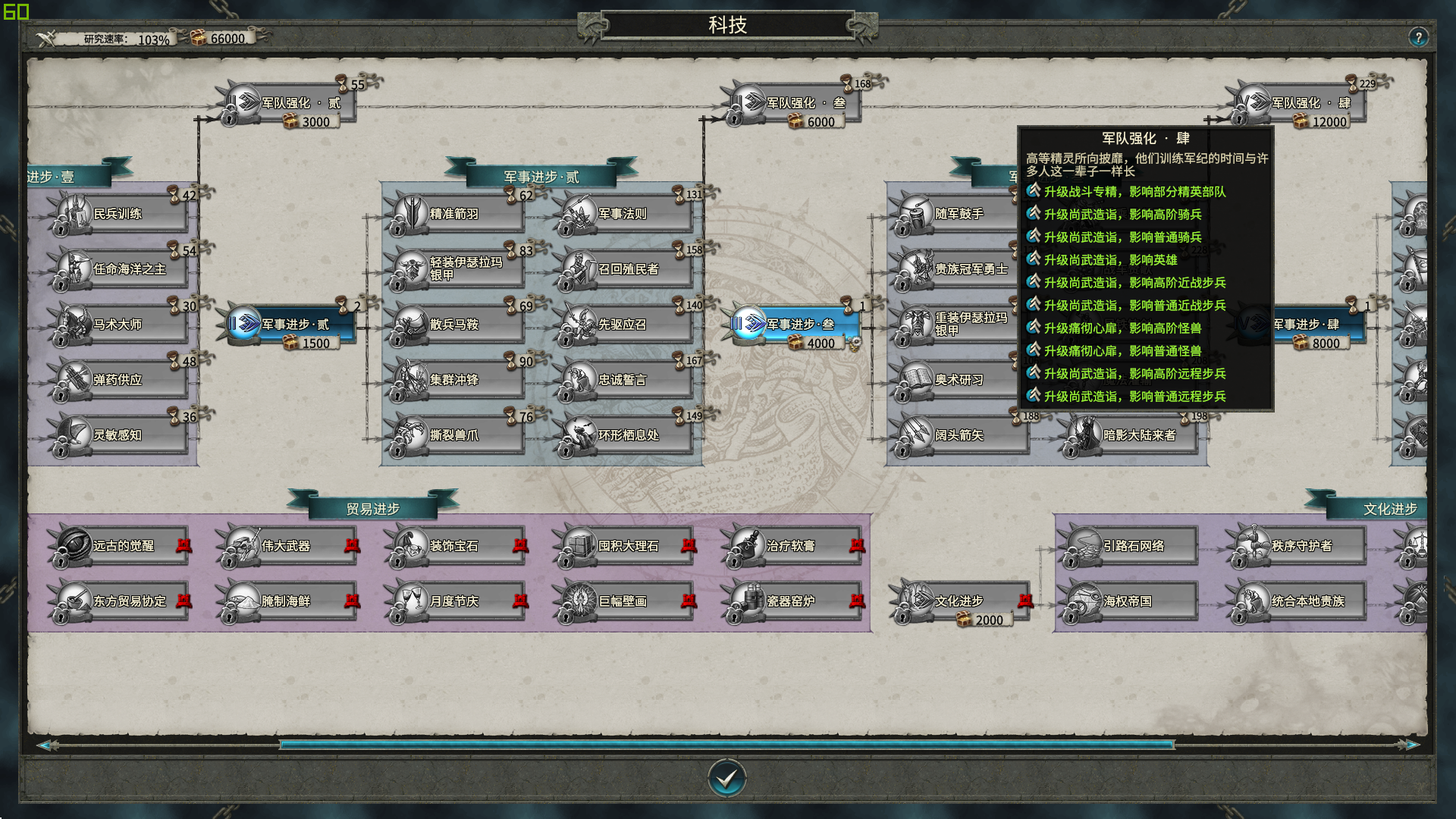This screenshot has height=819, width=1456.
Task: Confirm with the checkmark button
Action: [726, 778]
